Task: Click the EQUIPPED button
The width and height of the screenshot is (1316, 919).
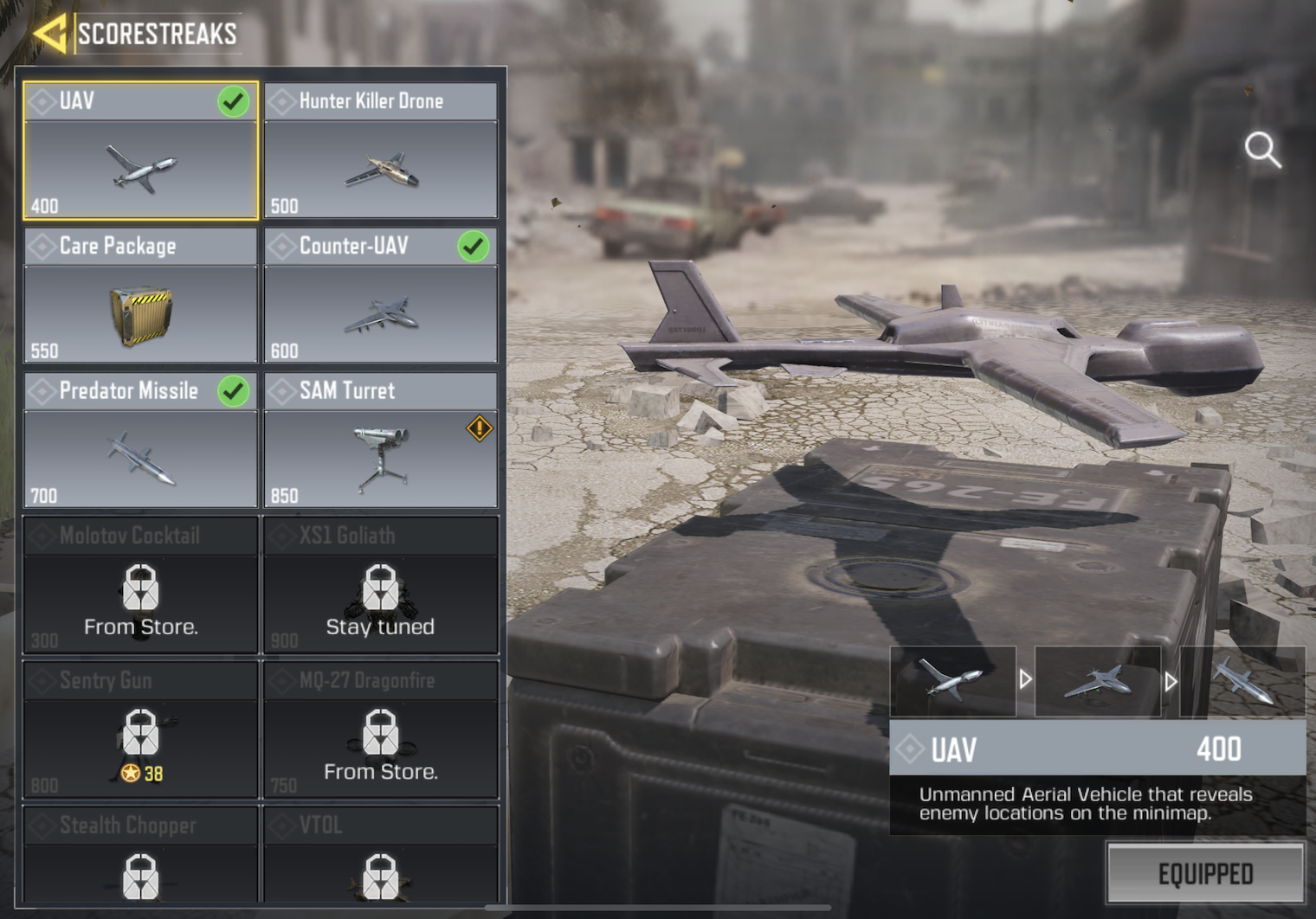Action: coord(1205,874)
